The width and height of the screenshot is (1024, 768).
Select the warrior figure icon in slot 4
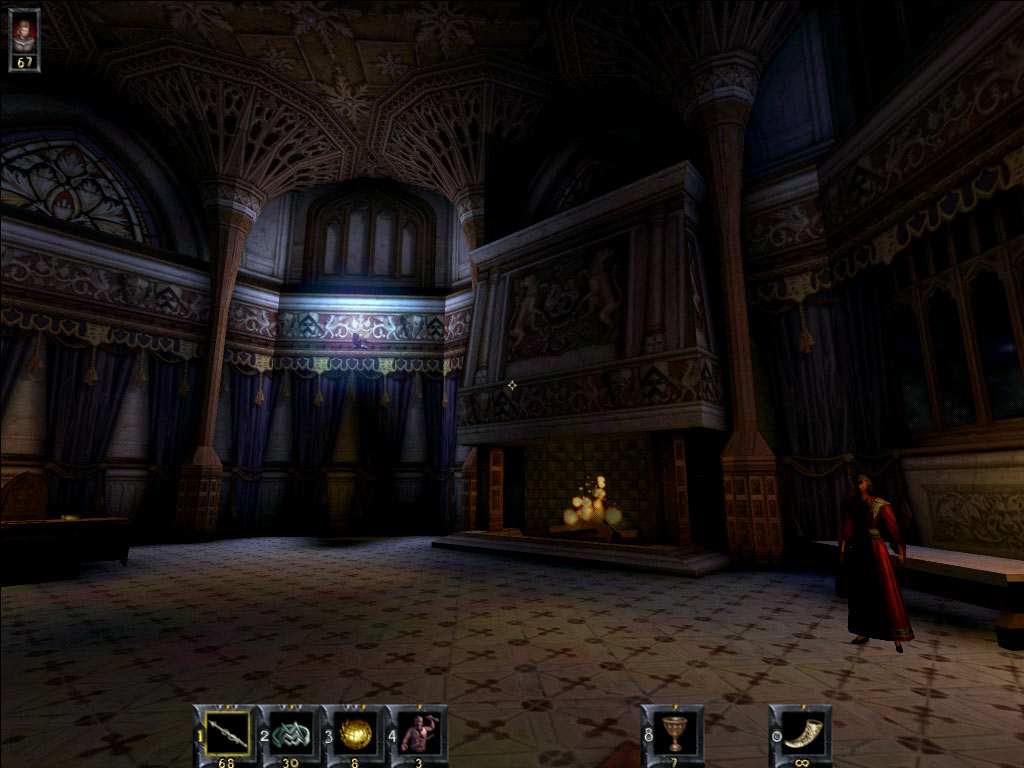coord(418,733)
